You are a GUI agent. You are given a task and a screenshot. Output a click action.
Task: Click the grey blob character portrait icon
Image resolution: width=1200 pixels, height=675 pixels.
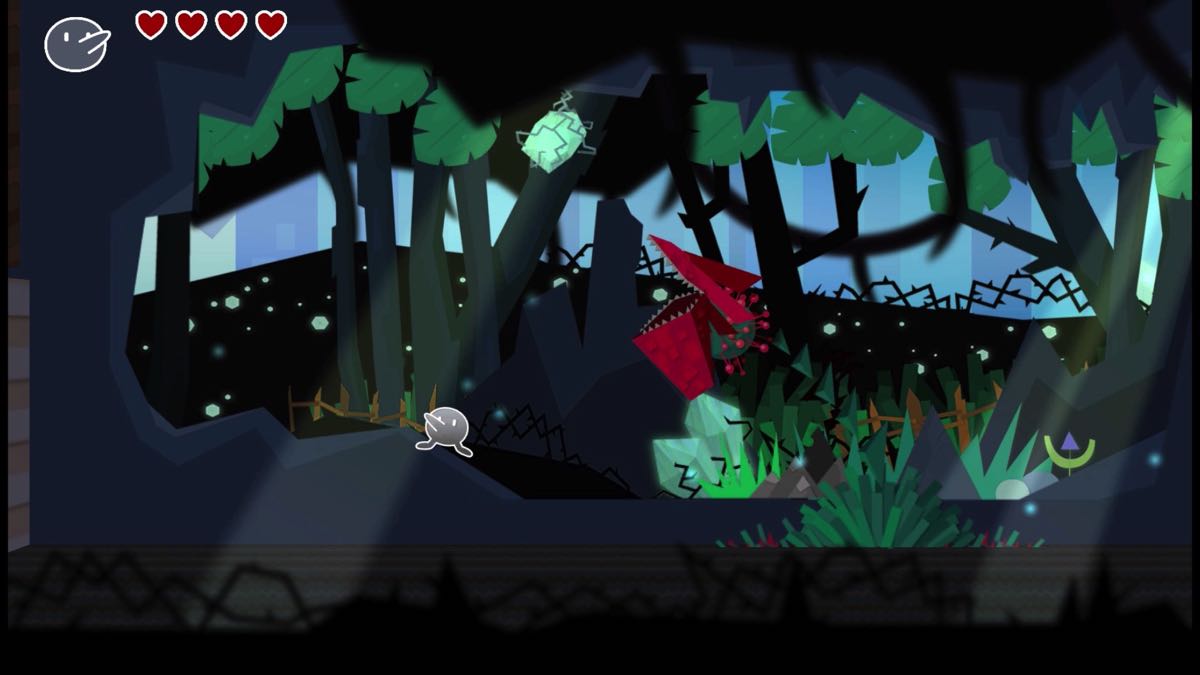click(76, 44)
